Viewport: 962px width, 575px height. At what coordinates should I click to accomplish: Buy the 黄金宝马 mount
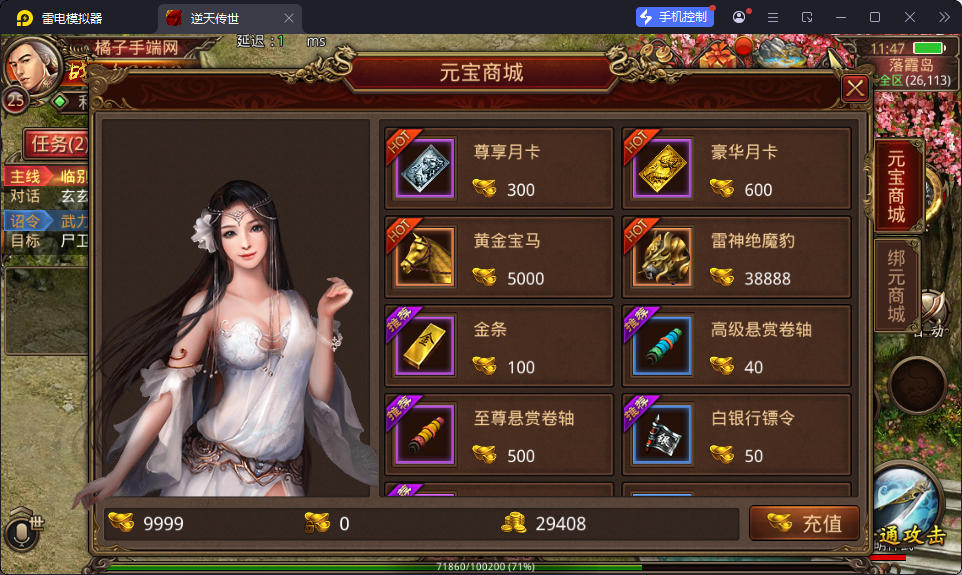tap(498, 259)
